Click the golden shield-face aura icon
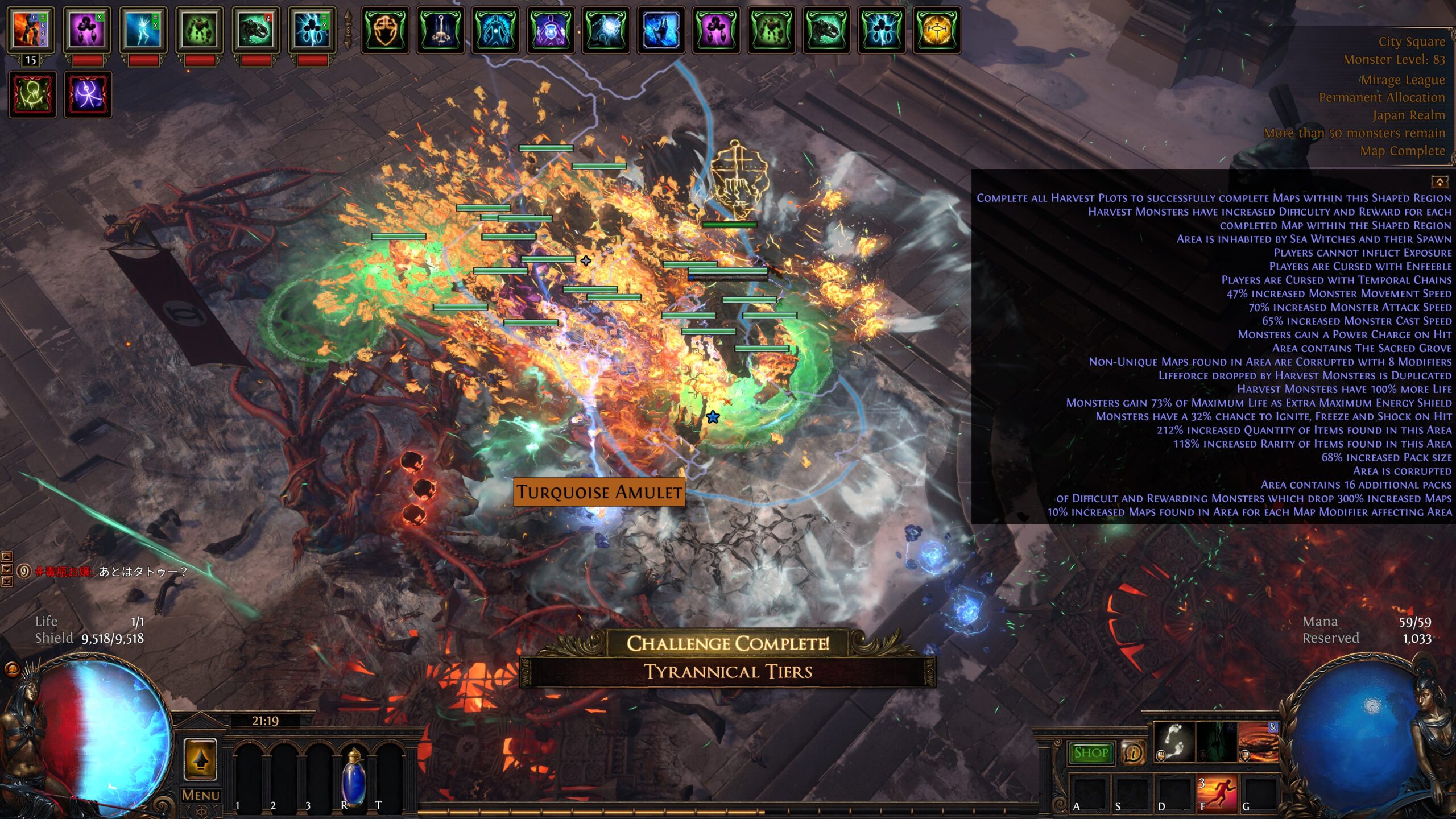 pos(385,30)
